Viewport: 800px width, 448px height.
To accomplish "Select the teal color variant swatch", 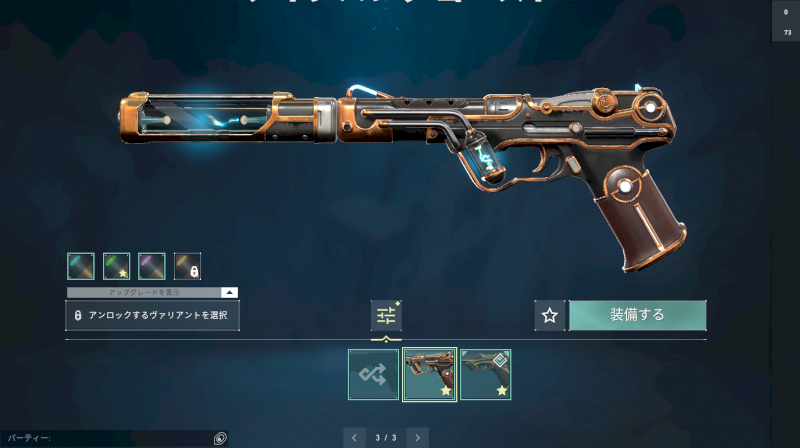I will pyautogui.click(x=81, y=265).
